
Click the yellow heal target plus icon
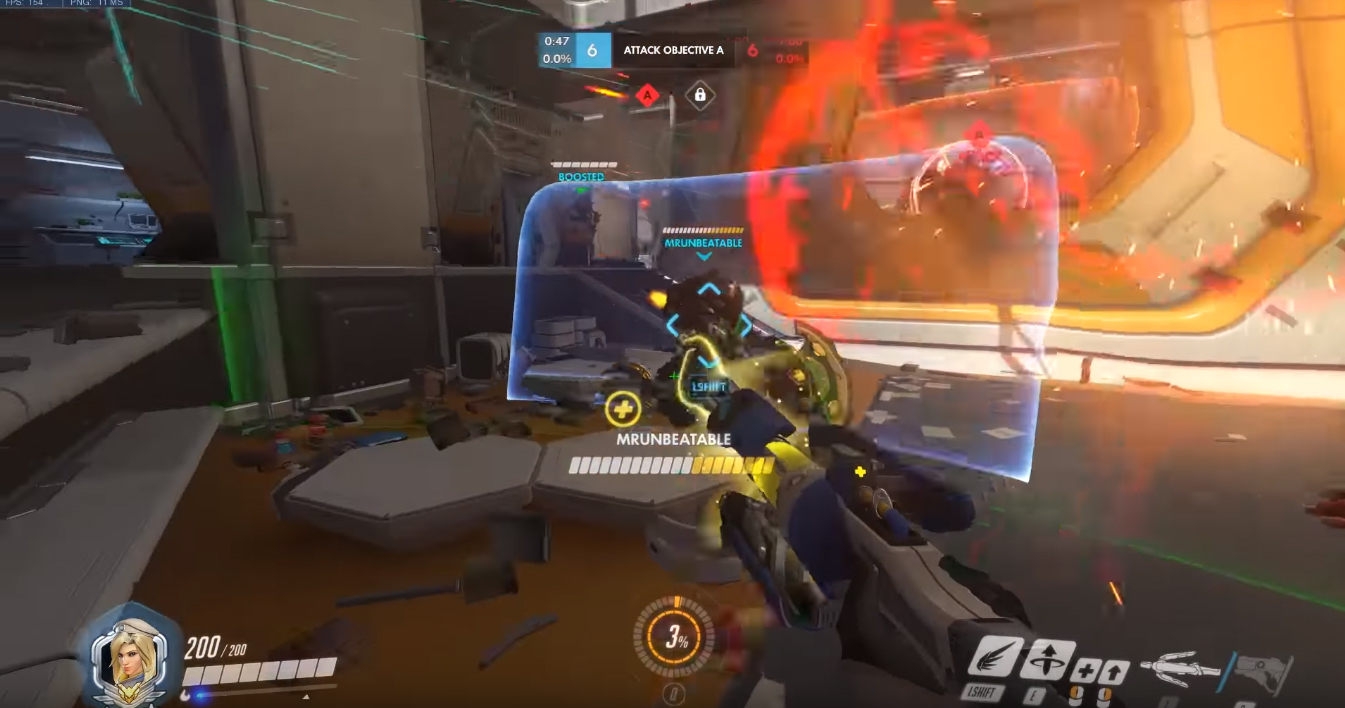pyautogui.click(x=622, y=407)
